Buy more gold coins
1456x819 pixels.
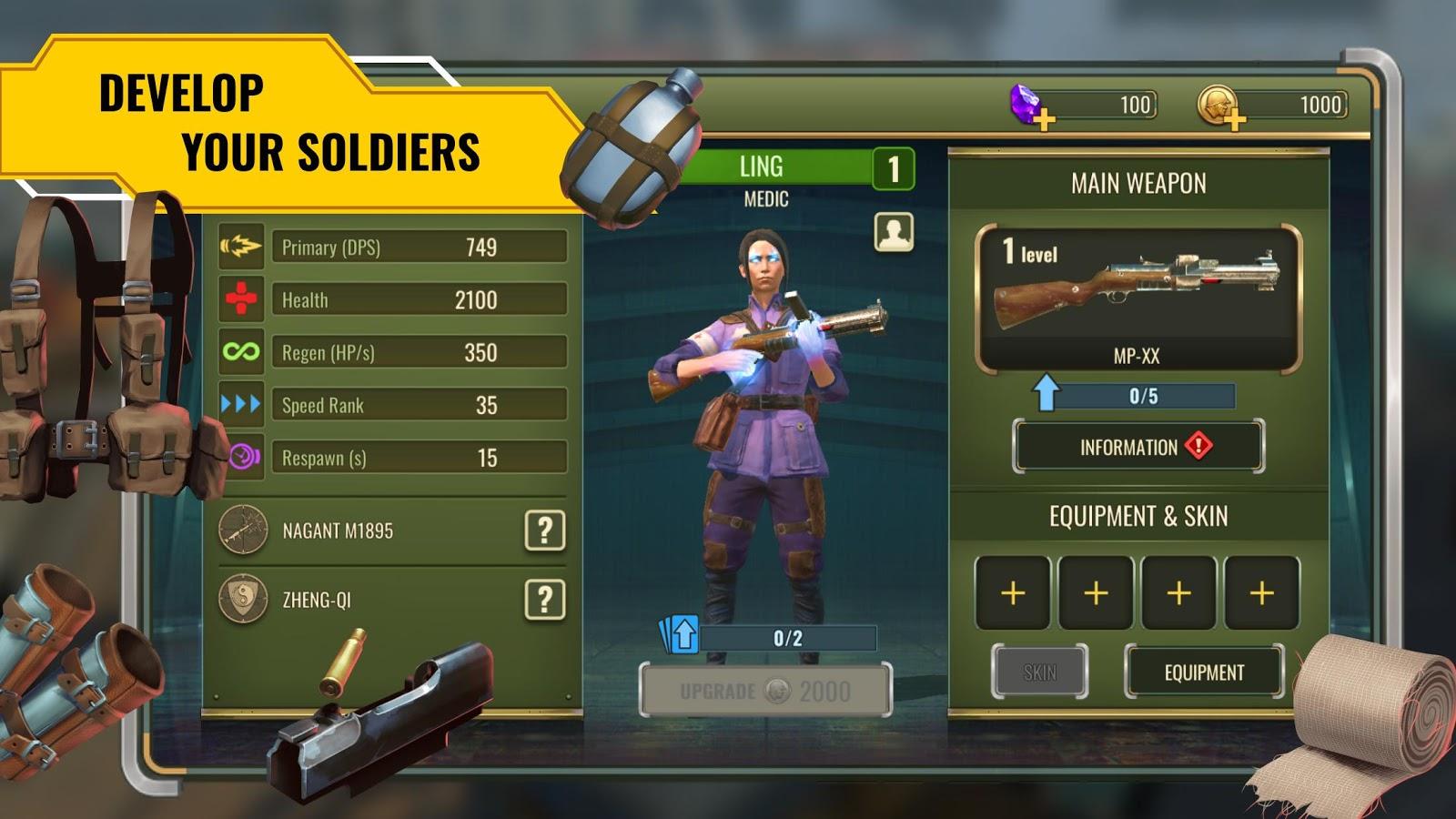pos(1234,119)
